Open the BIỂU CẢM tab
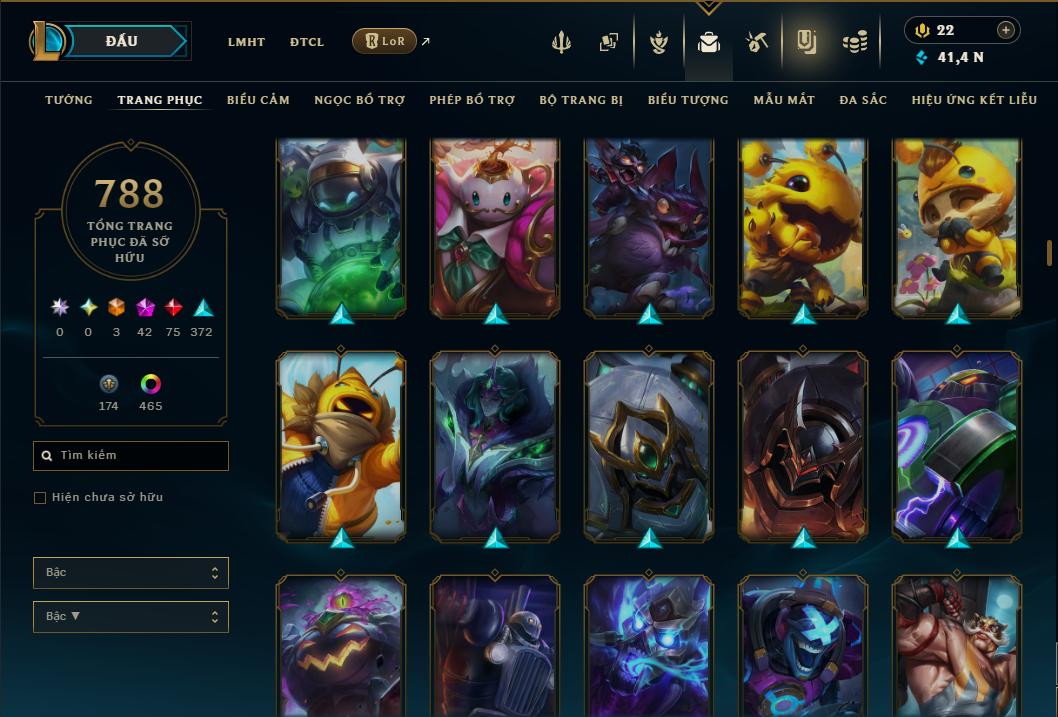 coord(258,100)
